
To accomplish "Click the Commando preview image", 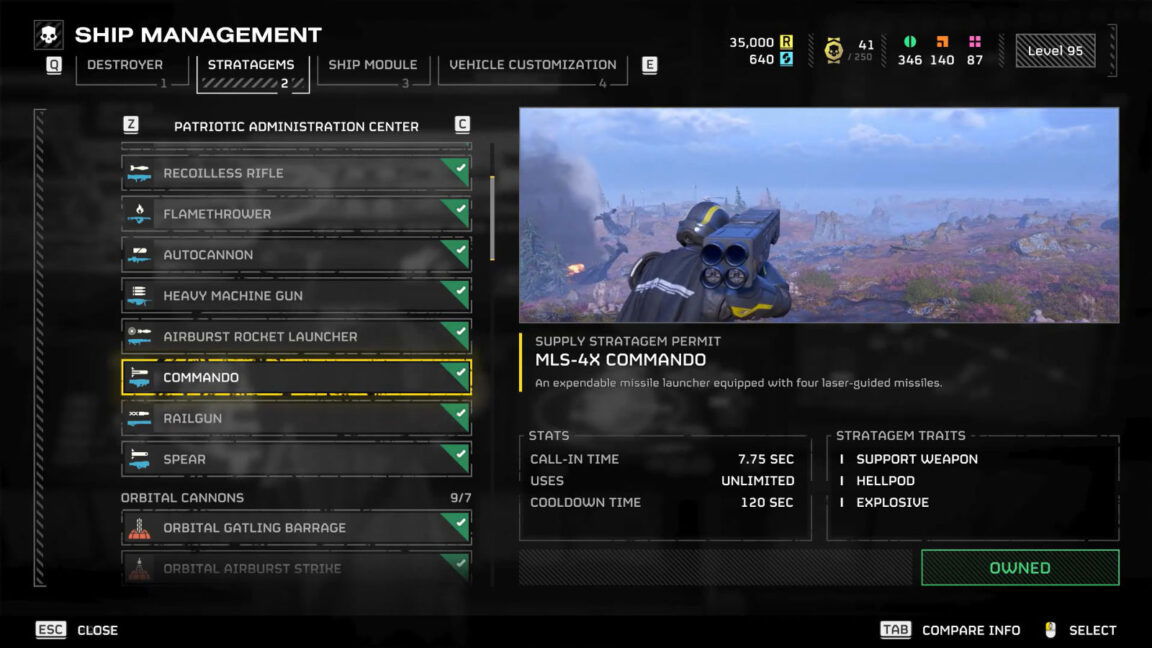I will click(818, 215).
